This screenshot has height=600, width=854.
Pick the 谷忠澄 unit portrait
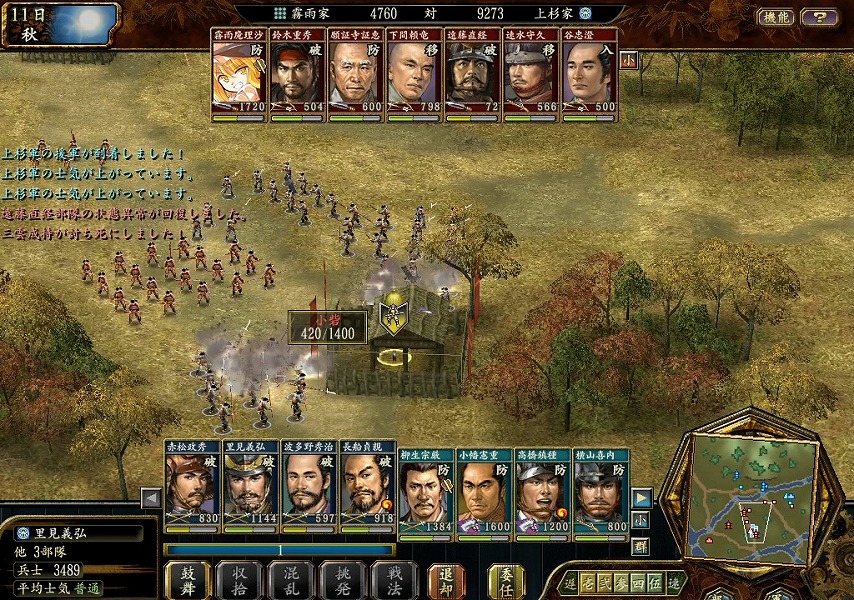tap(589, 73)
